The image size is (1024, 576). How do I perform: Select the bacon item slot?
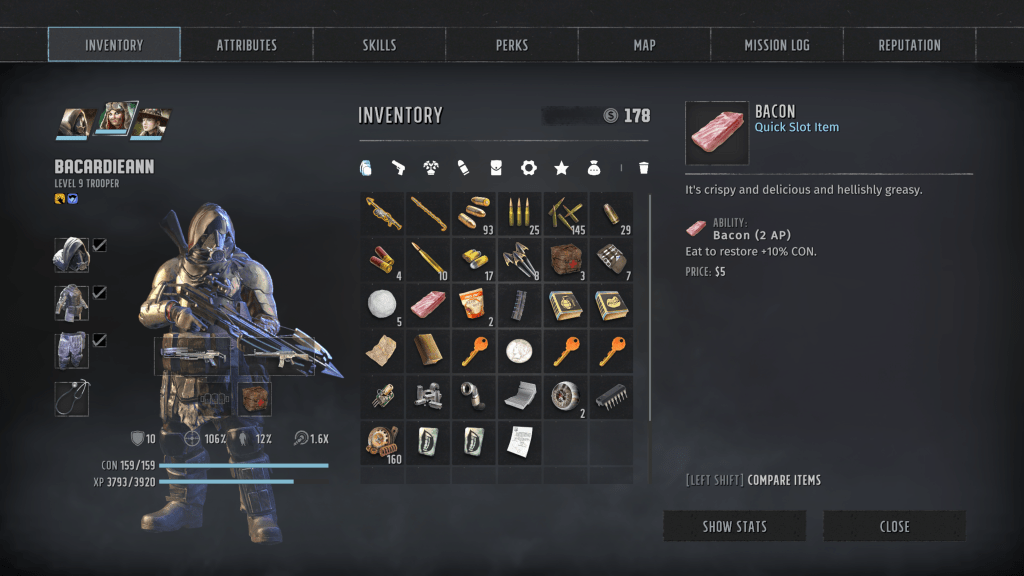427,305
